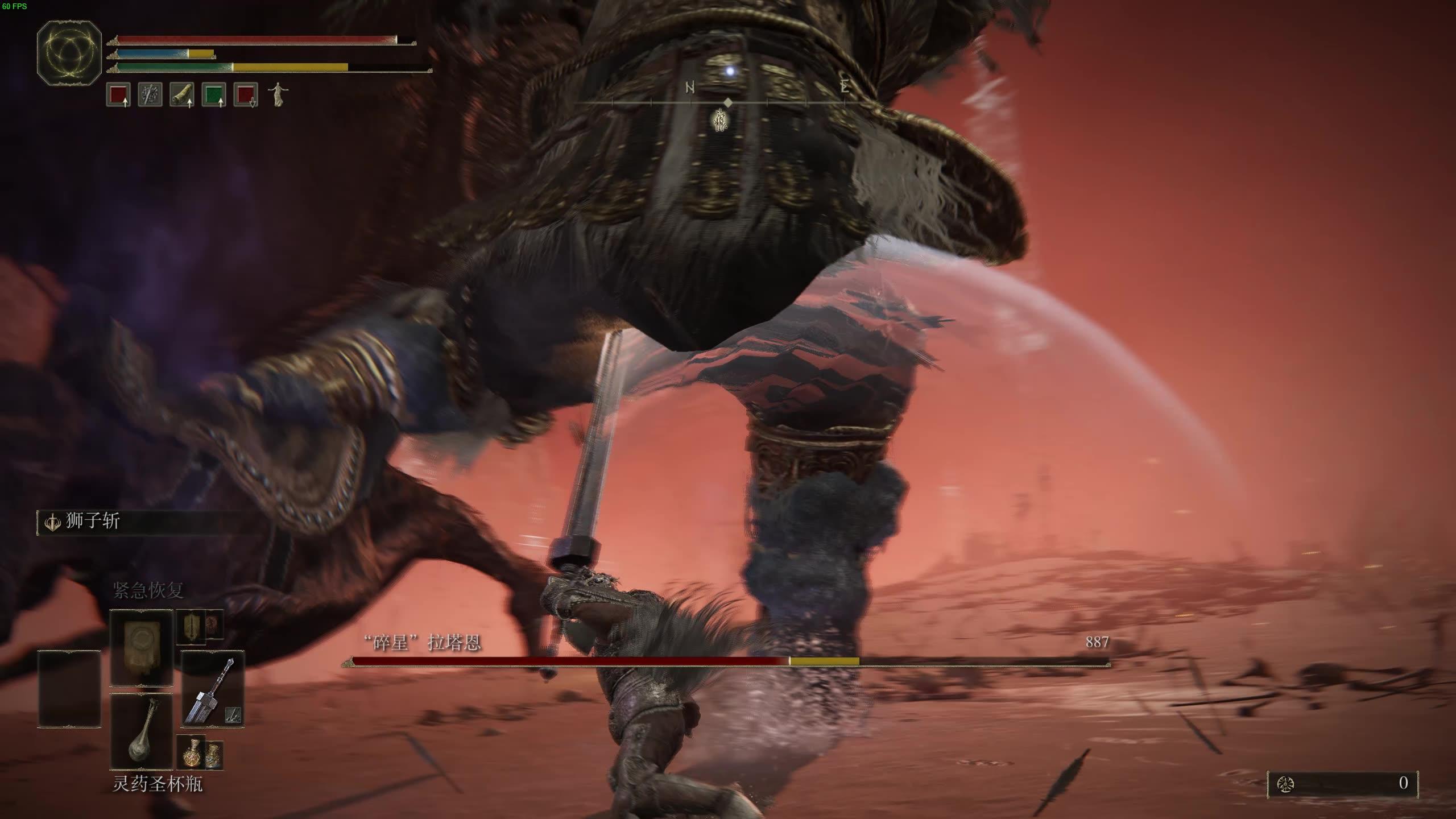The height and width of the screenshot is (819, 1456).
Task: Select the 灵药圣杯瓶 flask item slot
Action: (x=141, y=732)
